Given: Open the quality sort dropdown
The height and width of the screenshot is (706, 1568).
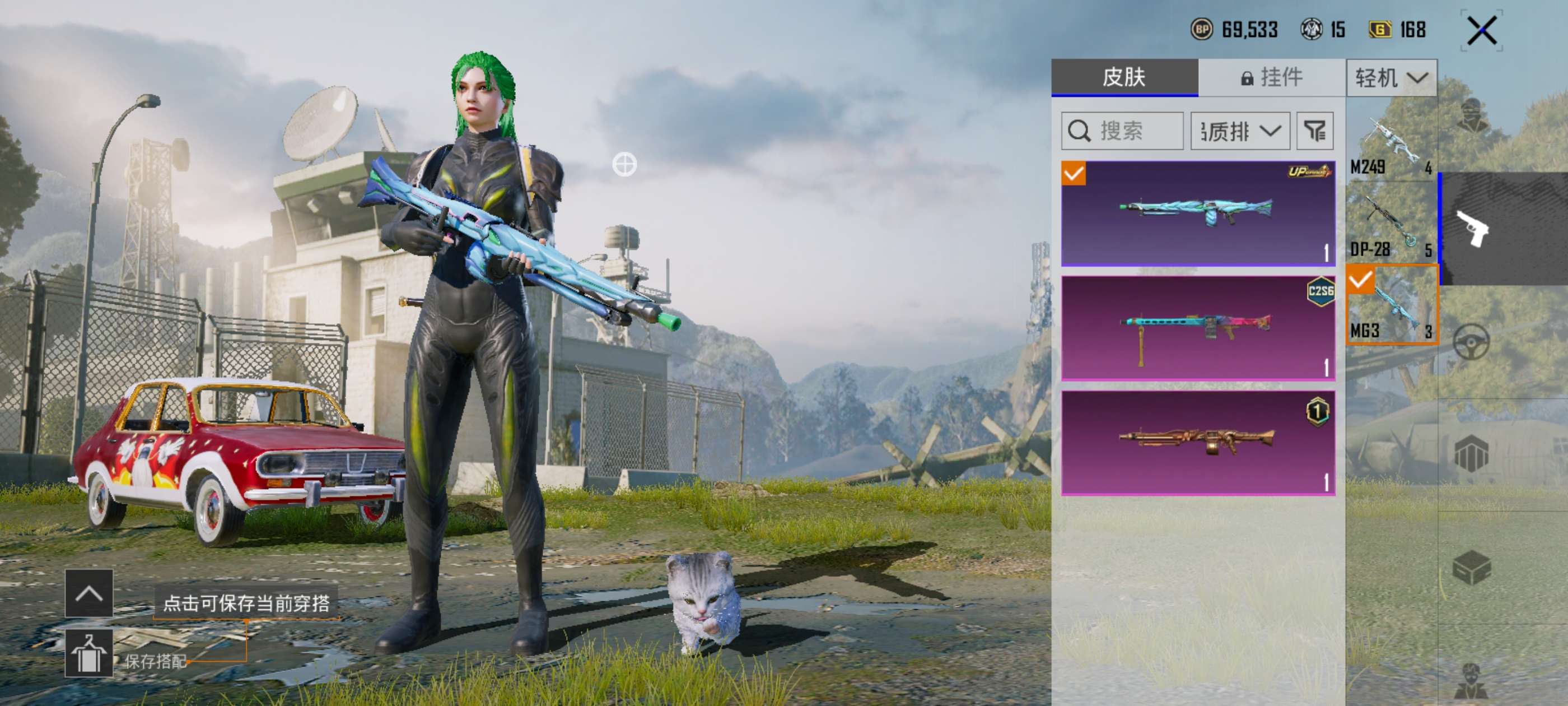Looking at the screenshot, I should click(x=1240, y=131).
